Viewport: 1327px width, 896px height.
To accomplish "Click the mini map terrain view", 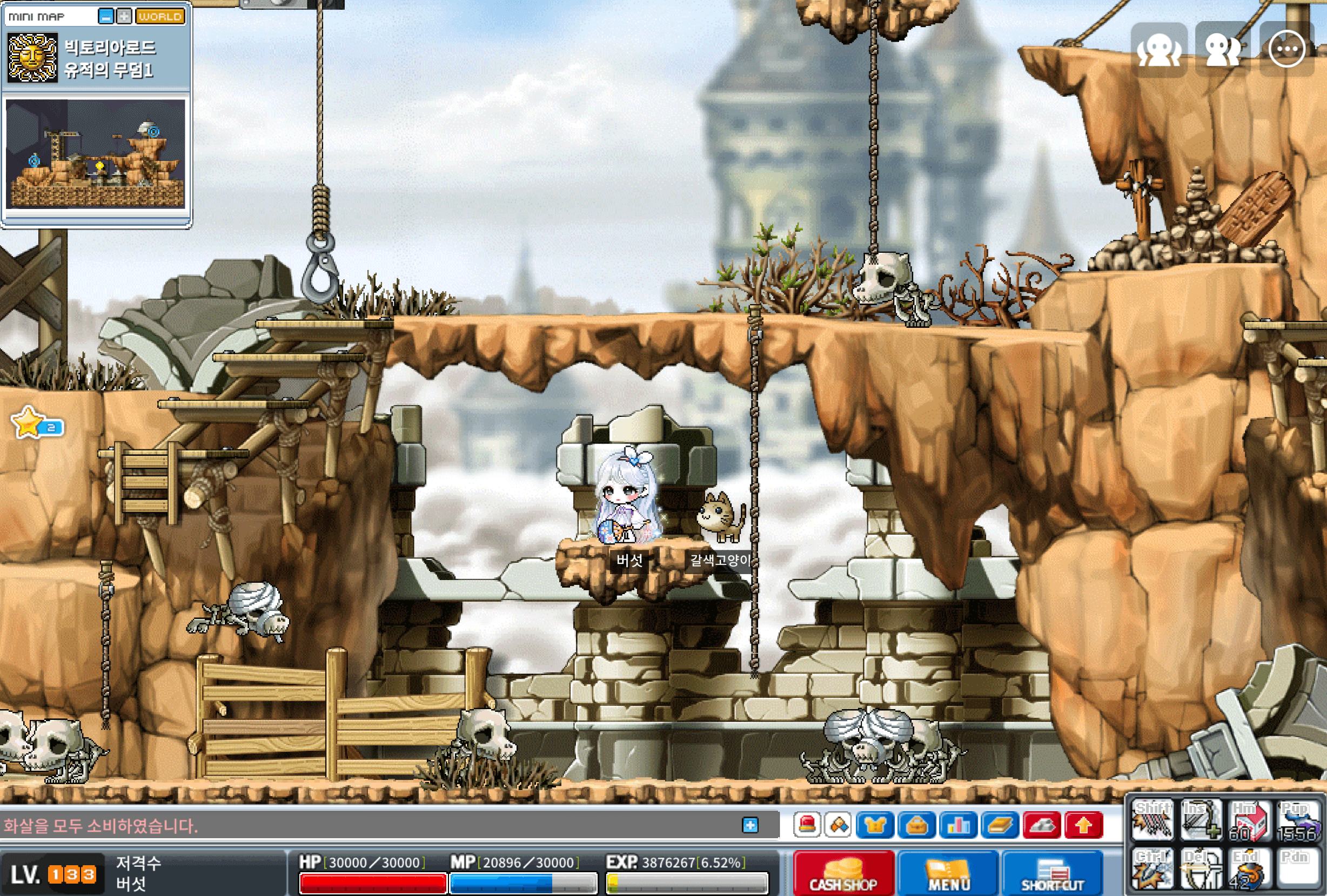I will (x=95, y=153).
